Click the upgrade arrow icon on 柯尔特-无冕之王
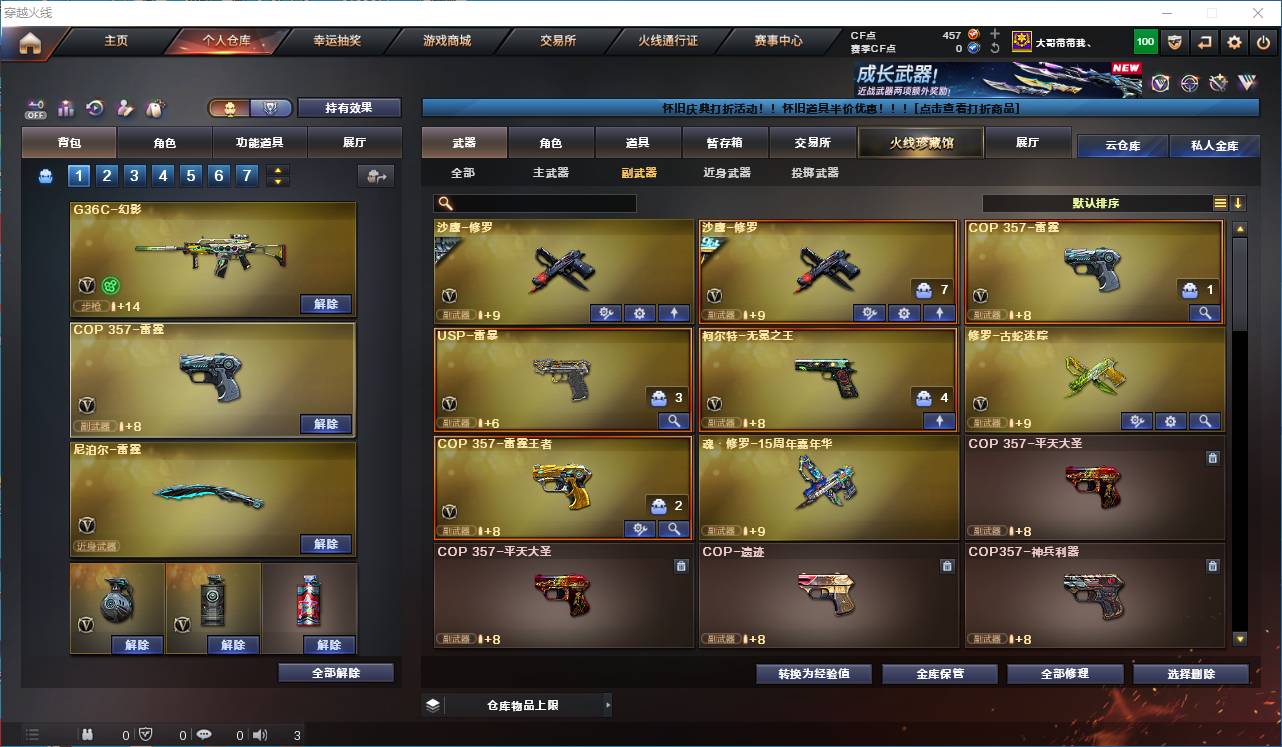 (x=938, y=420)
